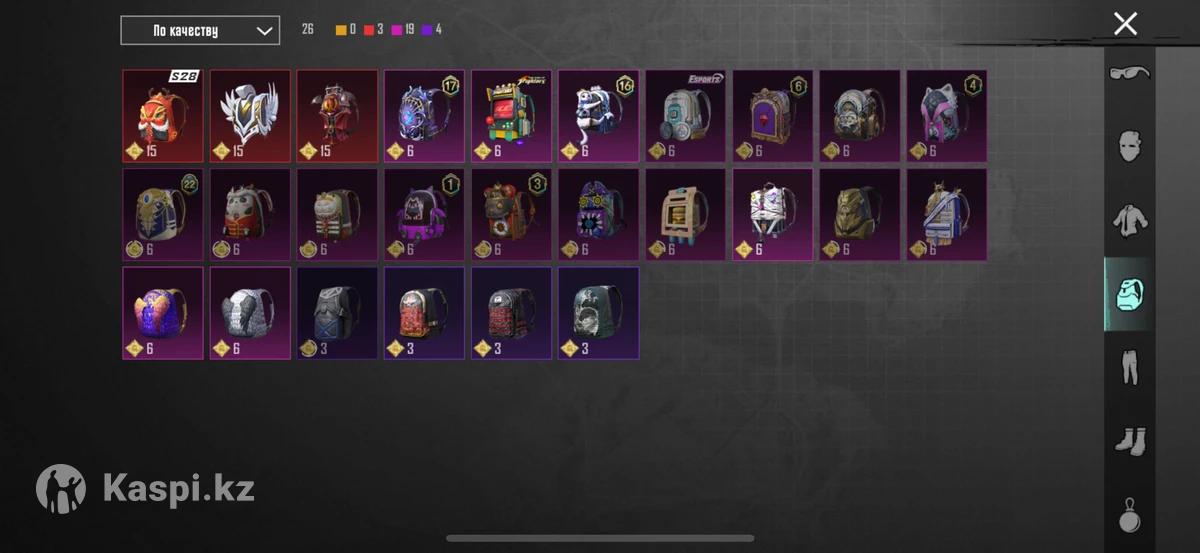The width and height of the screenshot is (1200, 553).
Task: Select the S28 red mask backpack
Action: coord(163,116)
